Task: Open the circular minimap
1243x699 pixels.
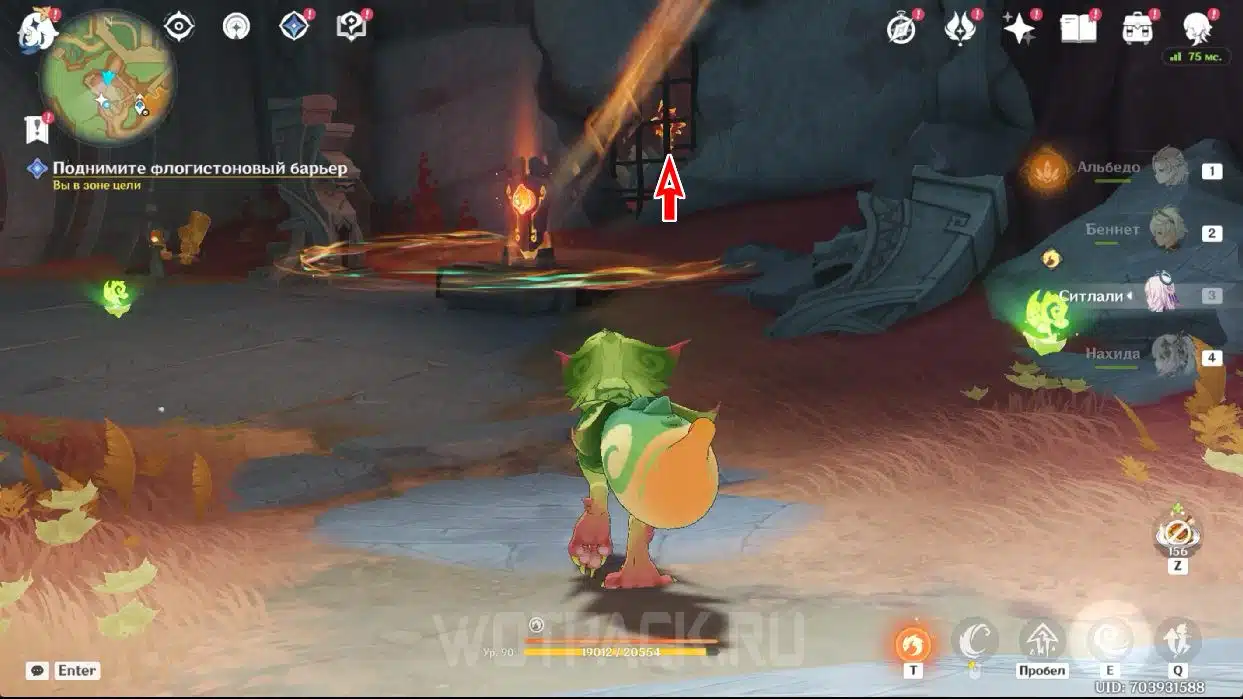Action: pyautogui.click(x=108, y=78)
